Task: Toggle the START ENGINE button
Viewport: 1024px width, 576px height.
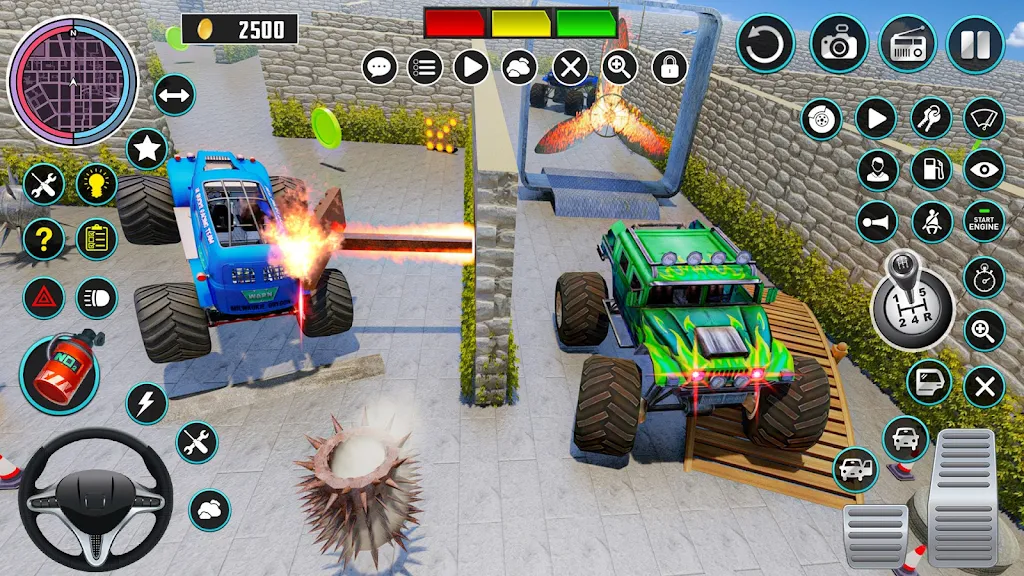Action: (983, 221)
